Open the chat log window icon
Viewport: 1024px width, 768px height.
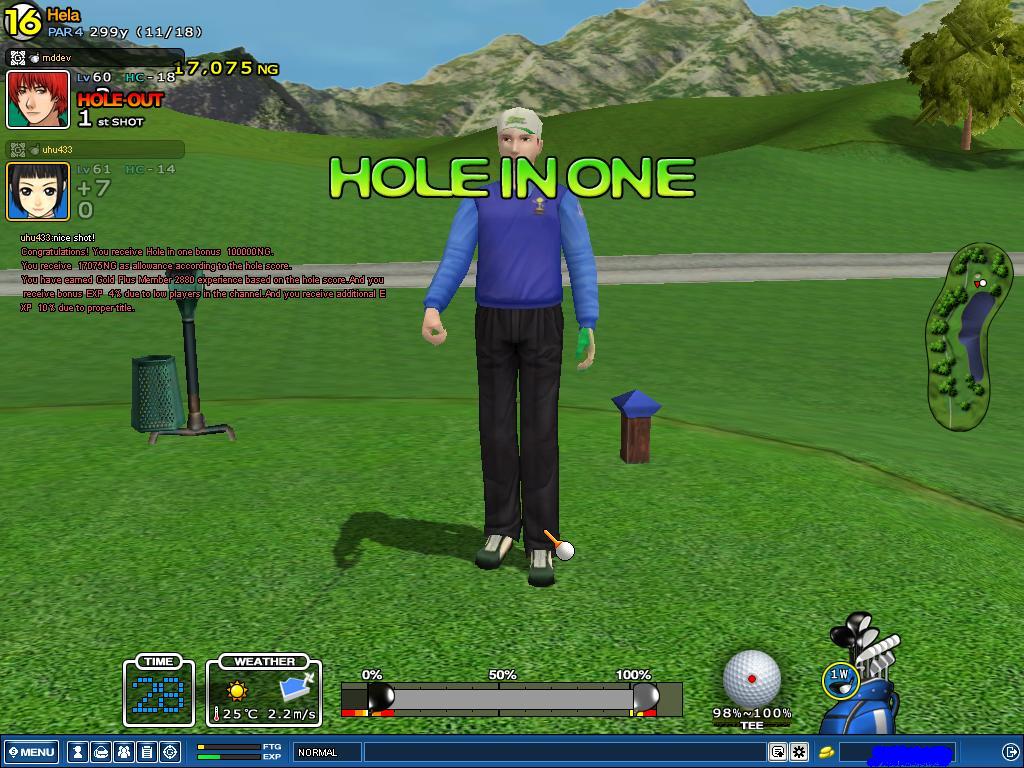[x=777, y=752]
